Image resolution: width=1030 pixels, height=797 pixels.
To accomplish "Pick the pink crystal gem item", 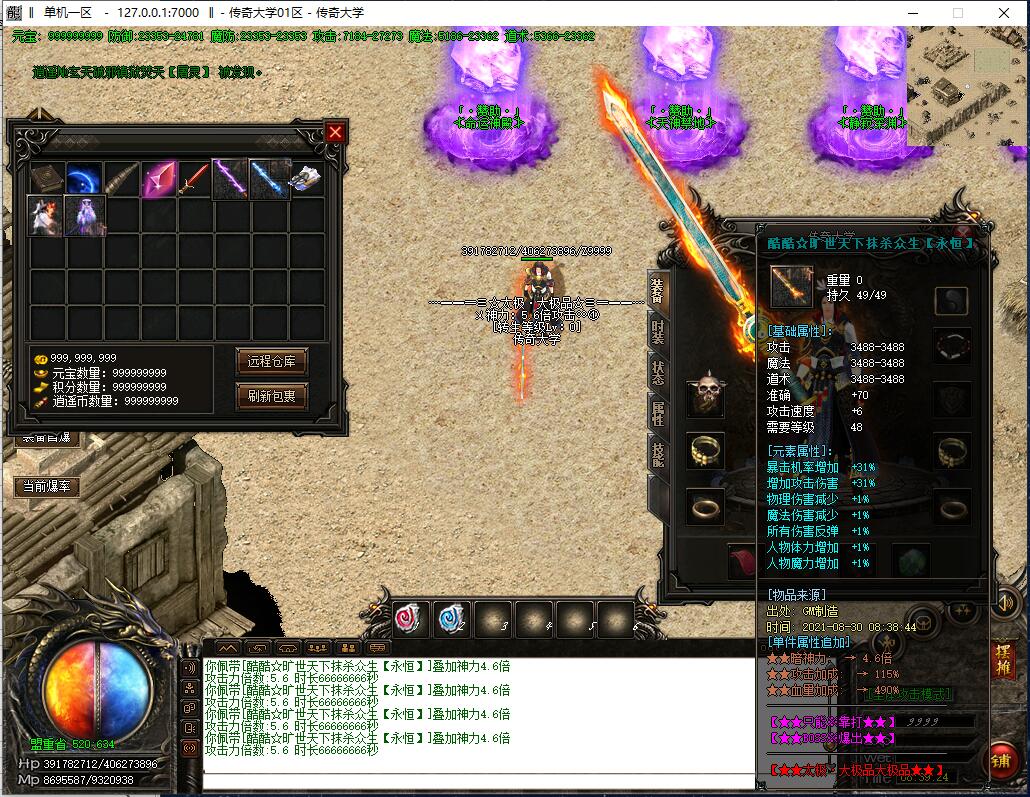I will point(158,180).
